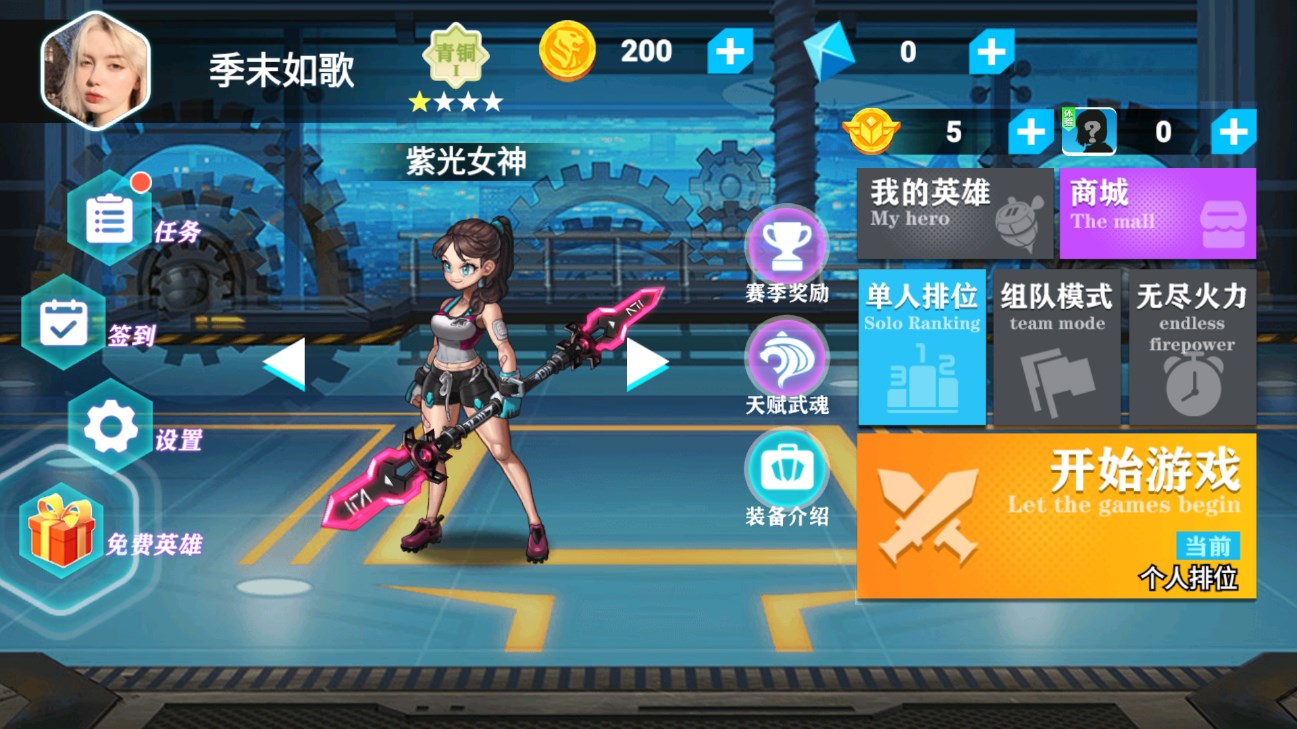Add more gold coins with plus button
The height and width of the screenshot is (729, 1297).
[729, 53]
